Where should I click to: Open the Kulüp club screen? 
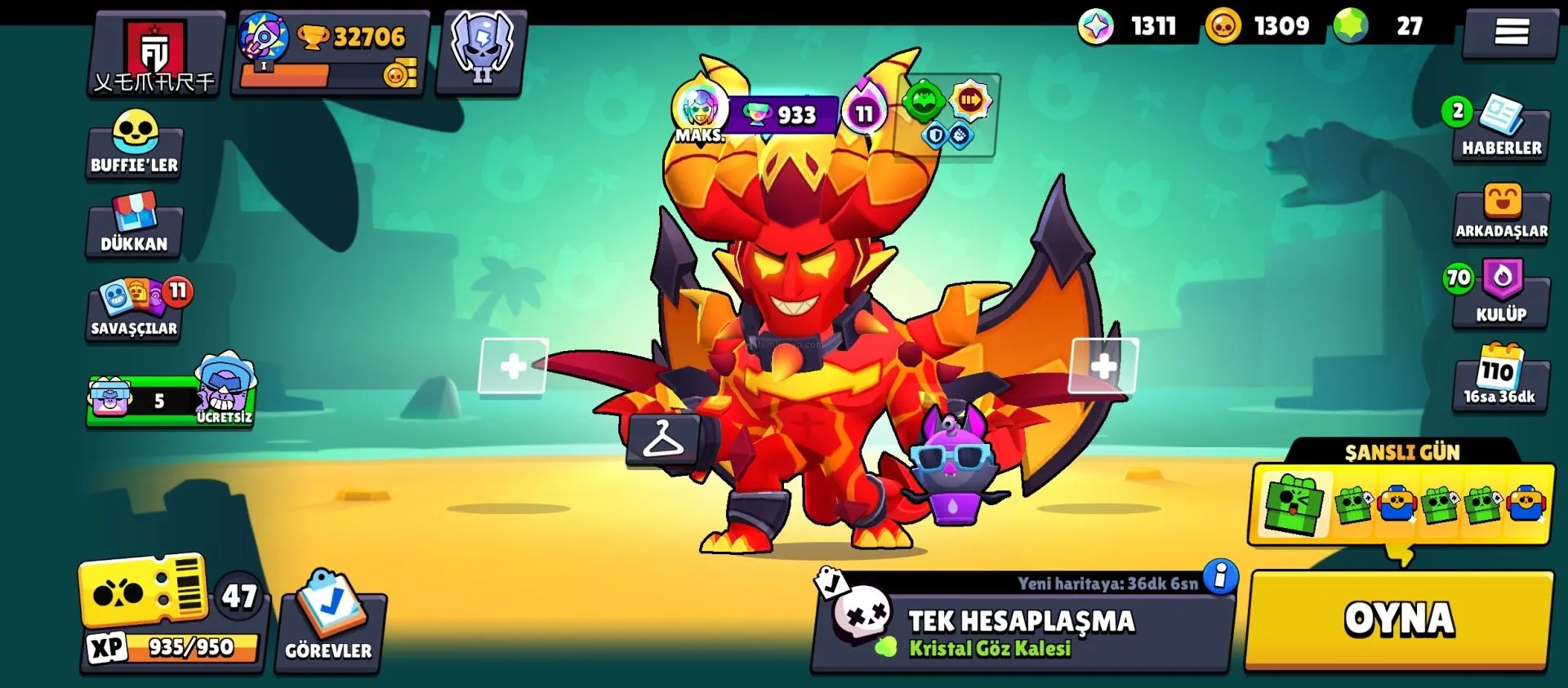1501,294
